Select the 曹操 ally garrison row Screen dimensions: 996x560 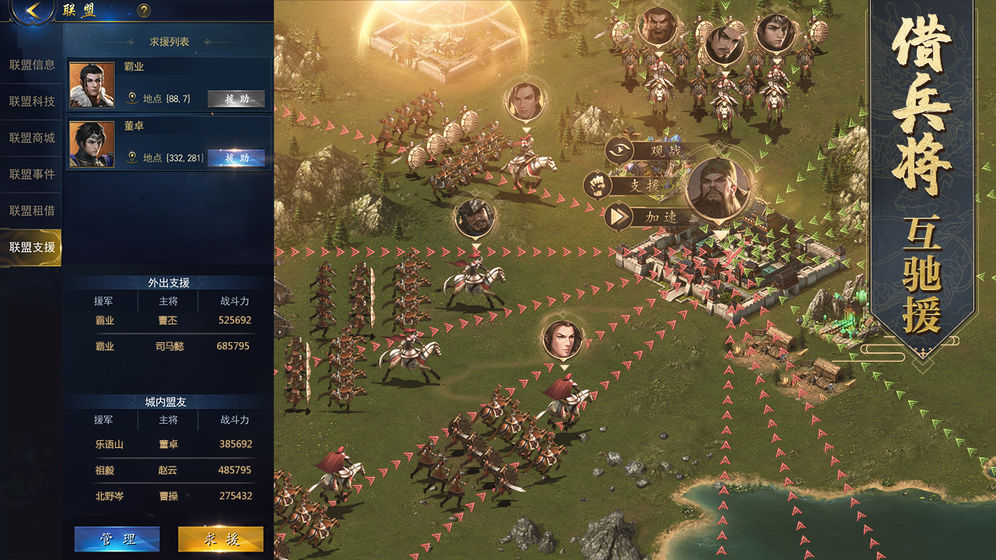pos(168,495)
